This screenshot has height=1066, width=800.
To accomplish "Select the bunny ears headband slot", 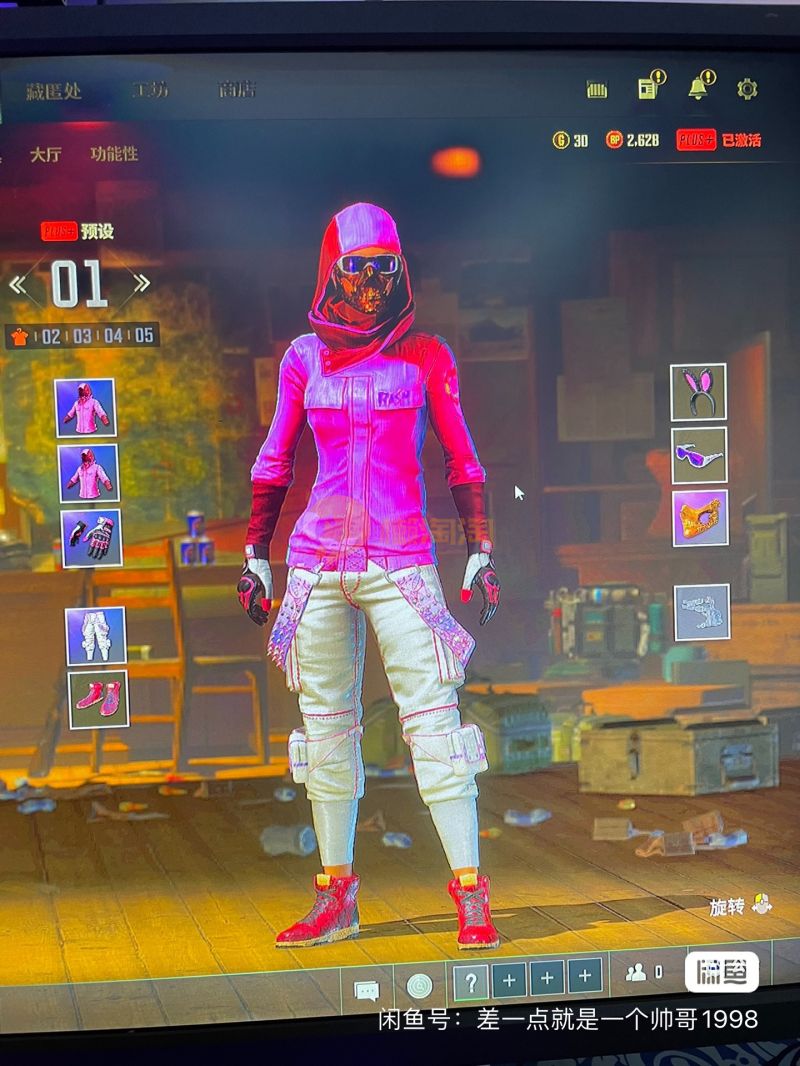I will 698,392.
